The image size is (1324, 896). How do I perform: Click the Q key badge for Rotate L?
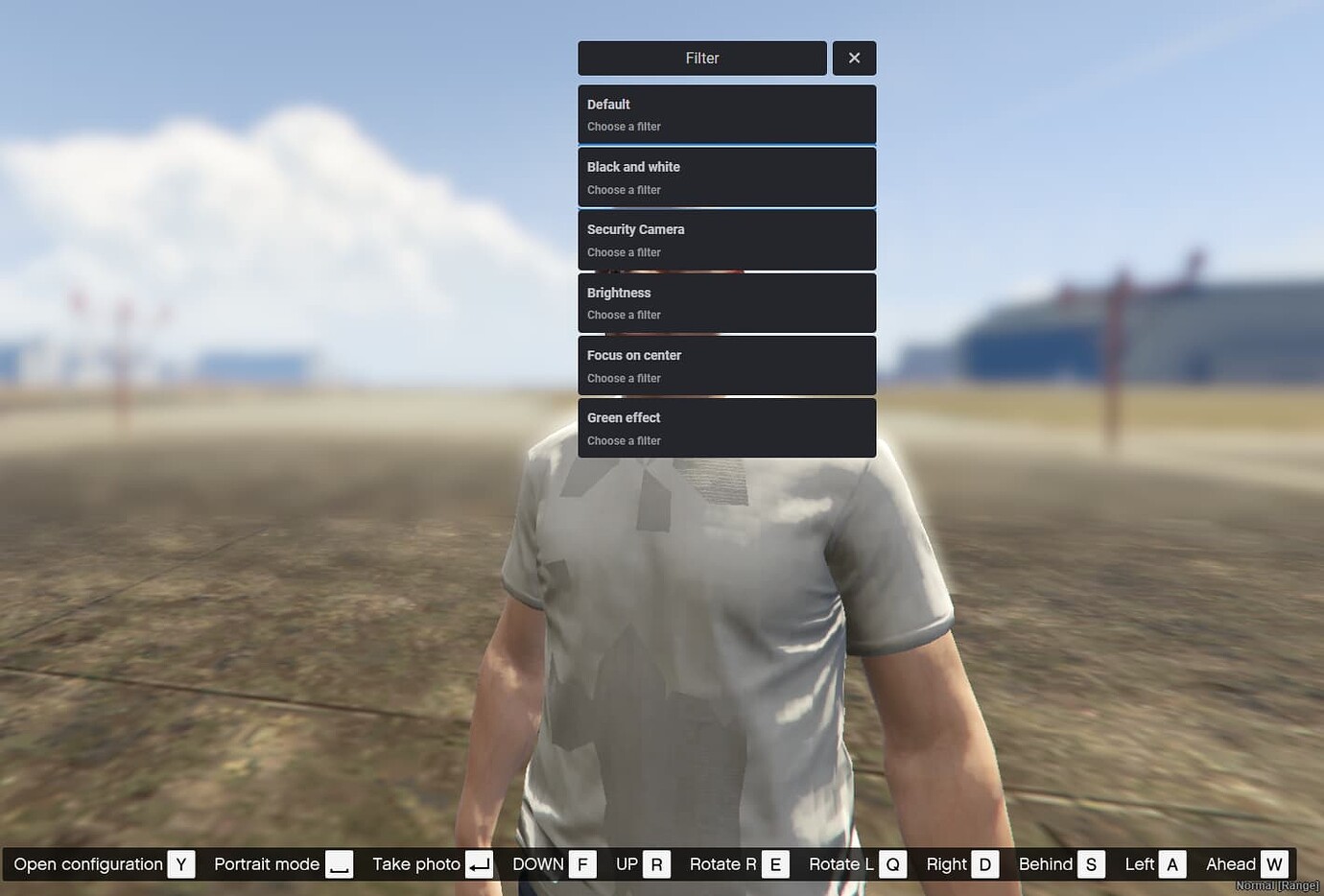tap(892, 863)
